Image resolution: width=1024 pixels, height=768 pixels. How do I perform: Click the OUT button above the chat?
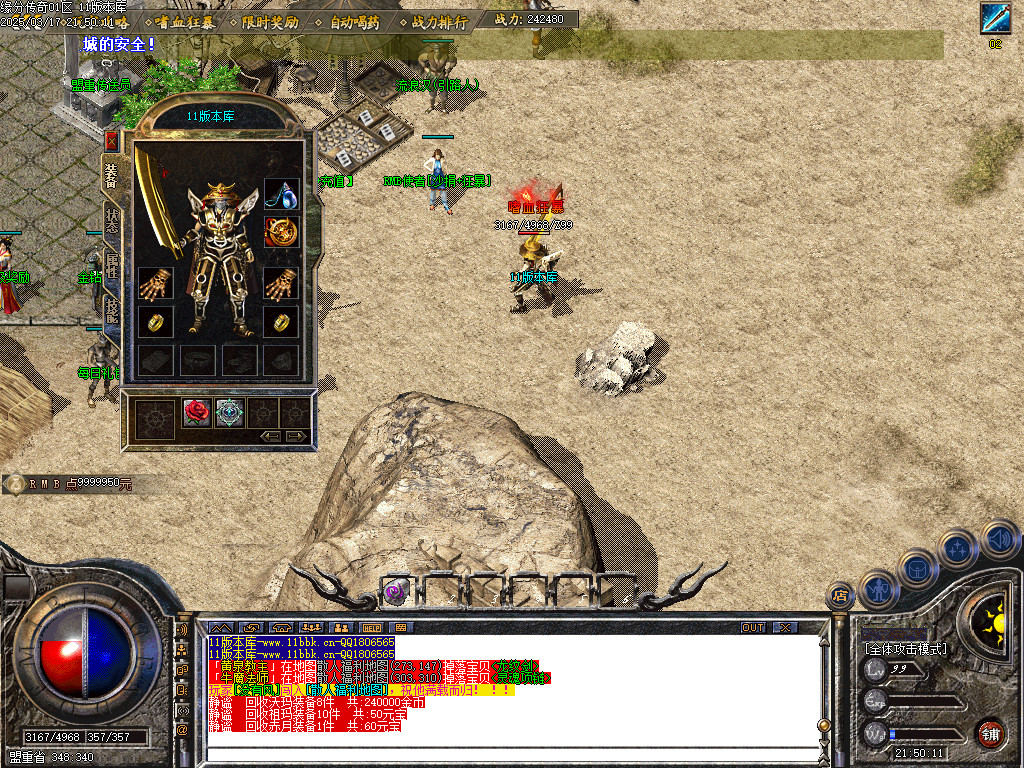(x=752, y=627)
